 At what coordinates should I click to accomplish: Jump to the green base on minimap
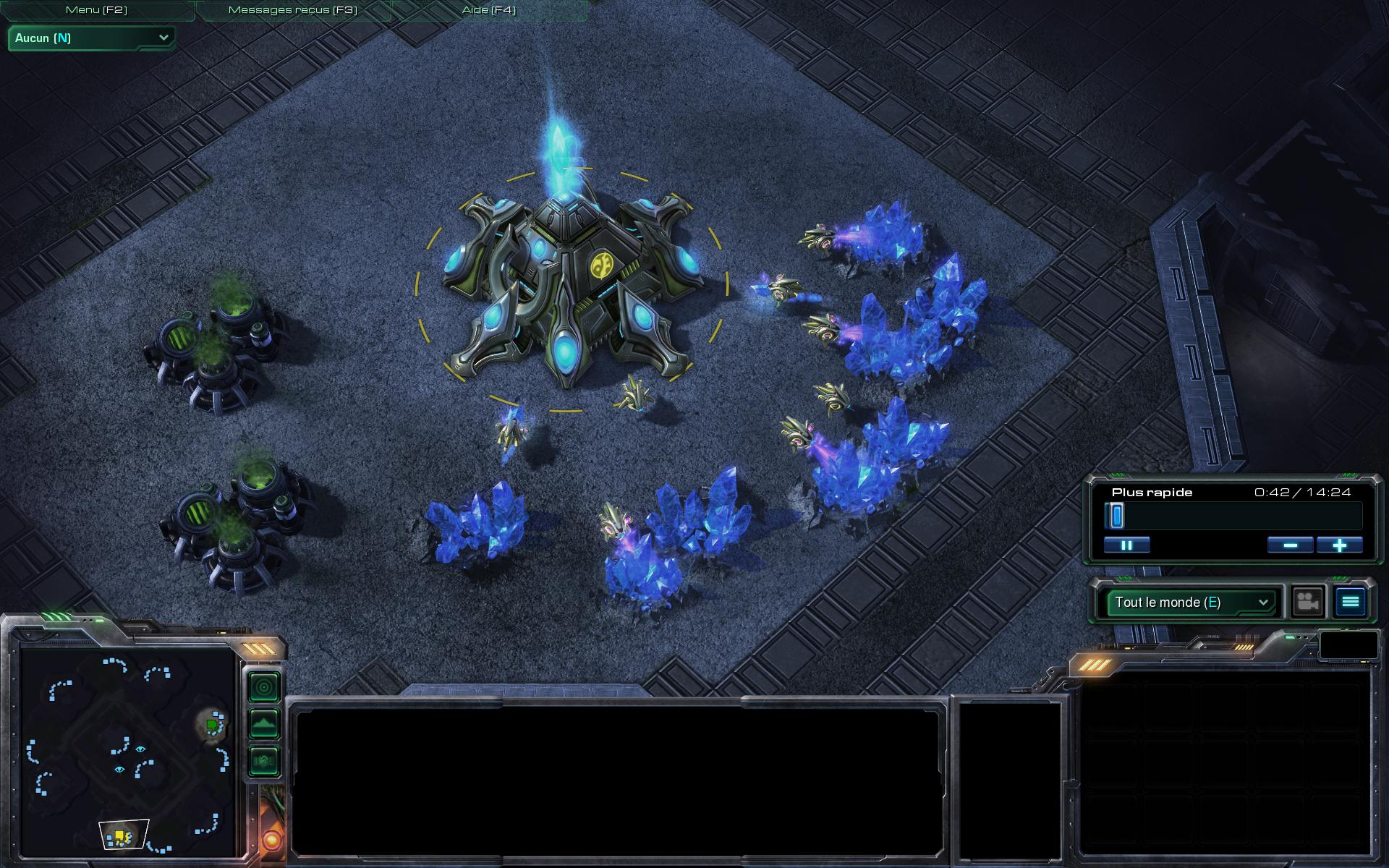[211, 724]
